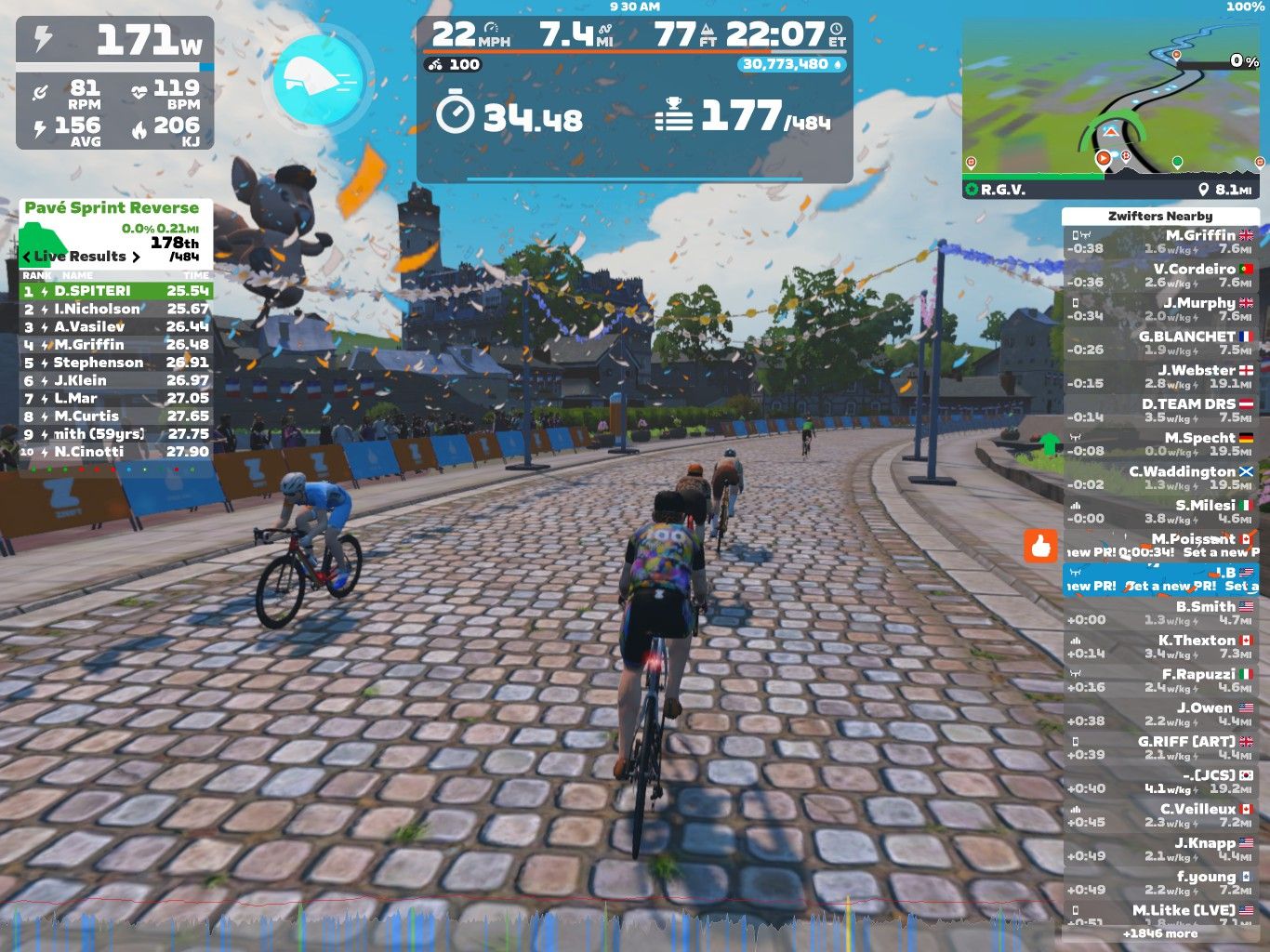Choose G.BLANCHET from Zwifters Nearby
This screenshot has width=1270, height=952.
point(1160,343)
